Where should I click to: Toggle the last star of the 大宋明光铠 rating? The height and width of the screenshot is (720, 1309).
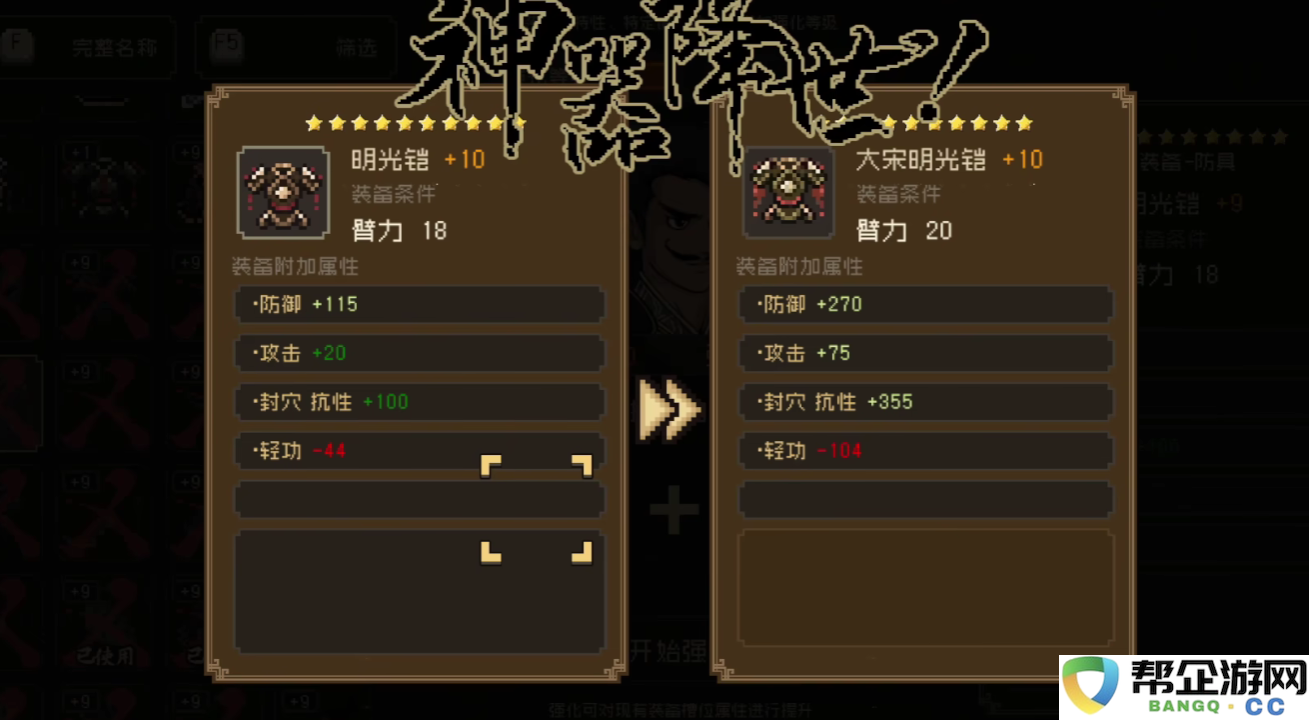coord(1021,123)
